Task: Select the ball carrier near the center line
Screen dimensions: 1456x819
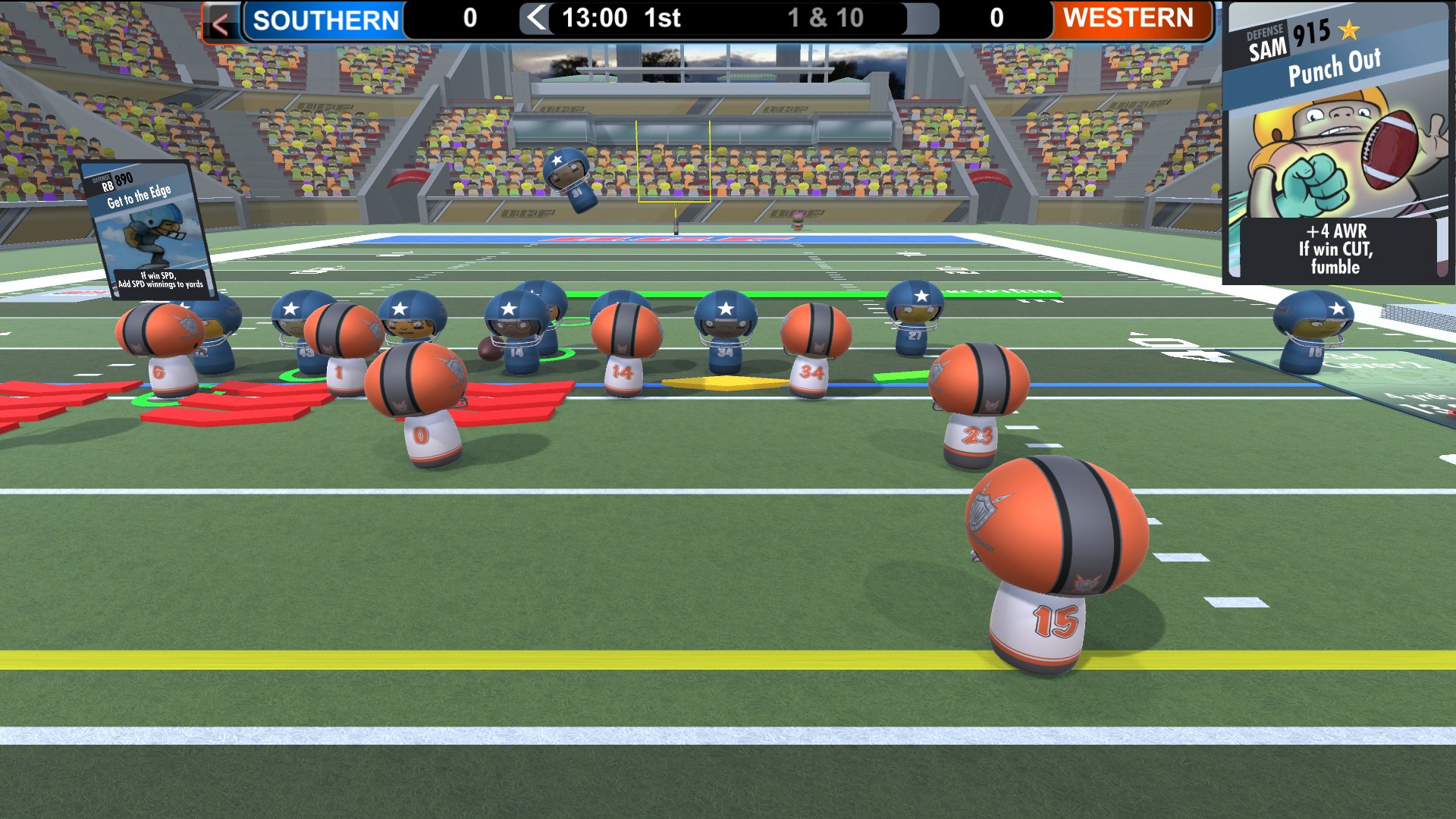Action: 516,334
